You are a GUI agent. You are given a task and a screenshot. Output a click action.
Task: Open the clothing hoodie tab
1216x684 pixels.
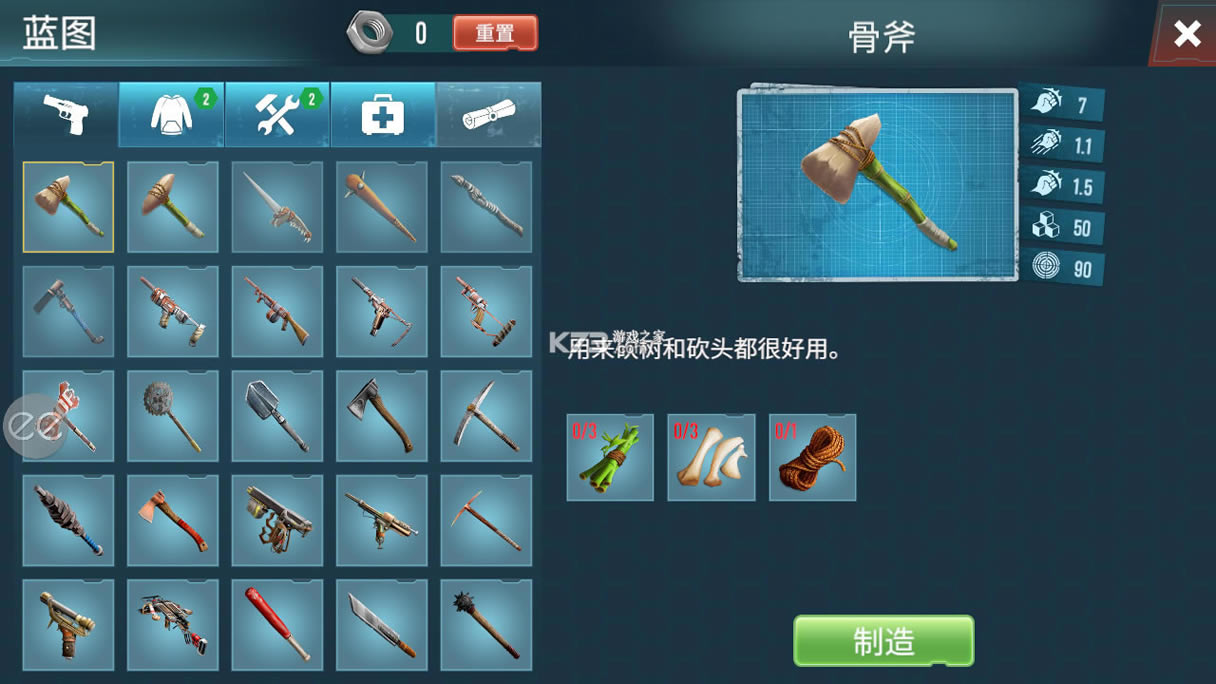click(172, 115)
